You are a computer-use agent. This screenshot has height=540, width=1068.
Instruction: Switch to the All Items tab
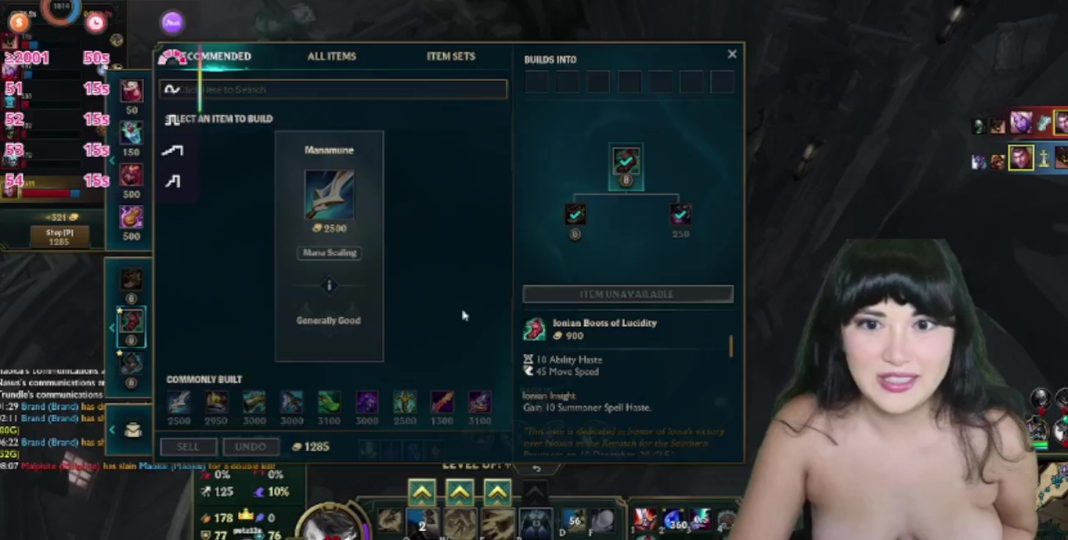point(331,57)
